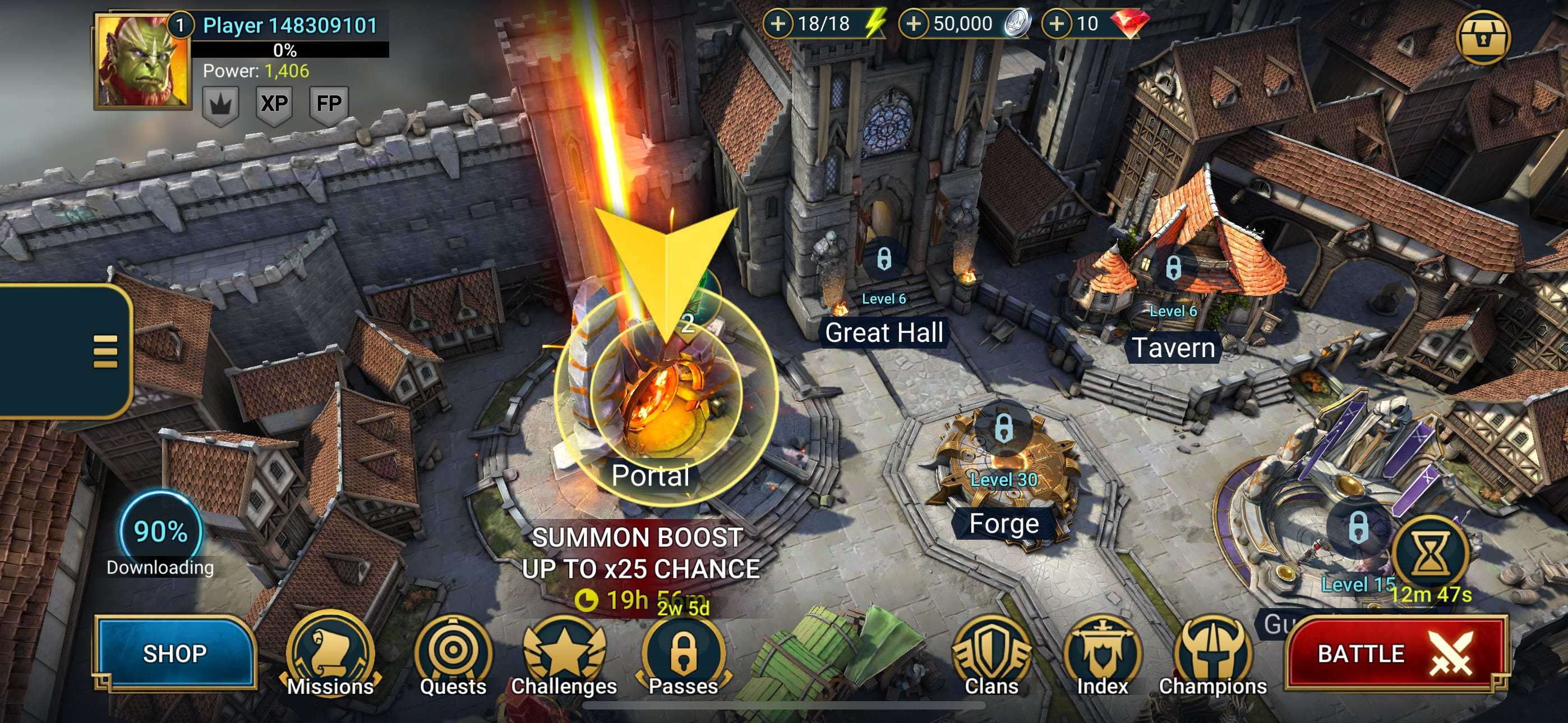Open the player avatar profile
Screen dimensions: 1568x723
tap(142, 61)
